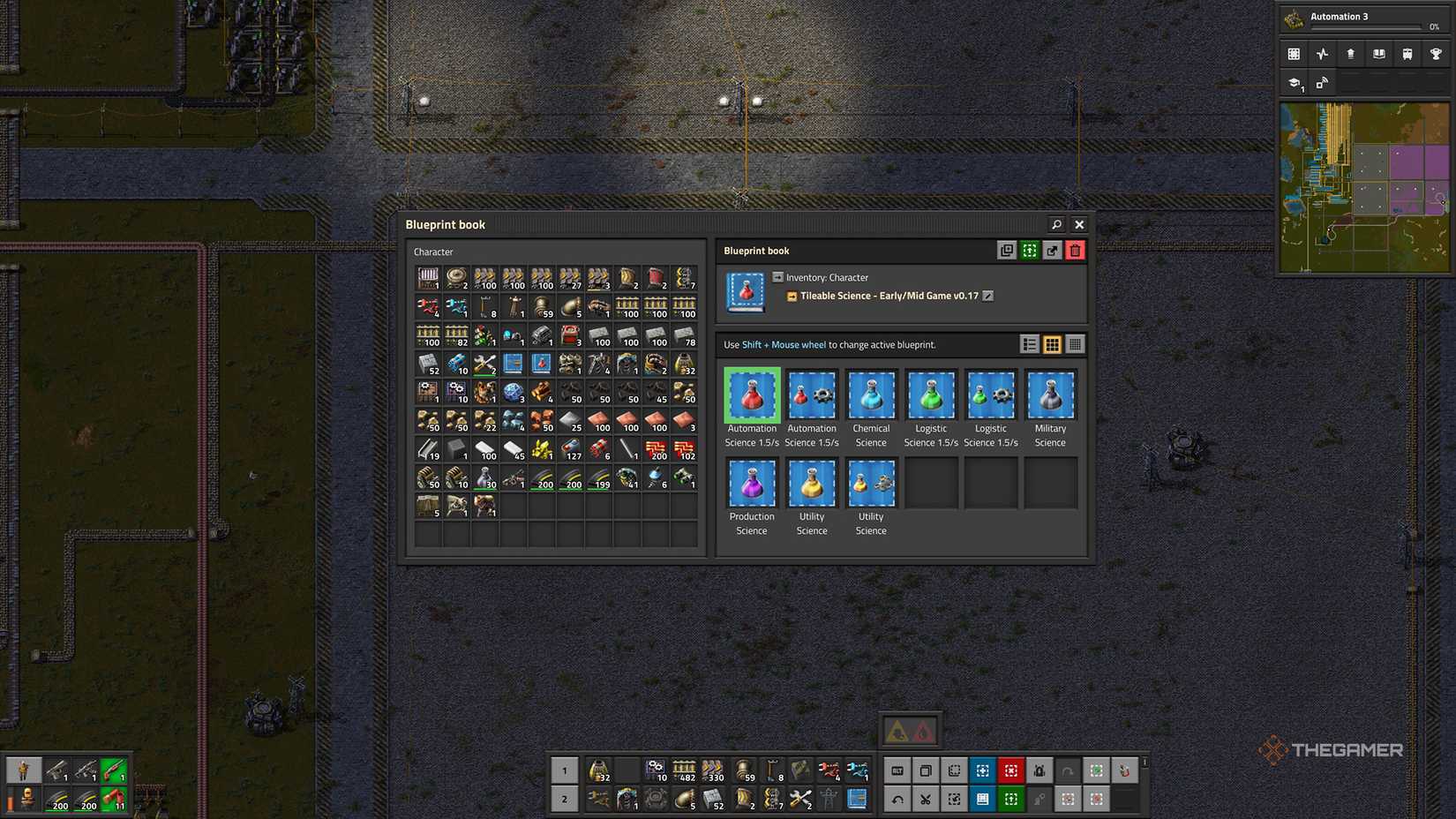View achievements via the trophy icon
The width and height of the screenshot is (1456, 819).
pos(1435,54)
